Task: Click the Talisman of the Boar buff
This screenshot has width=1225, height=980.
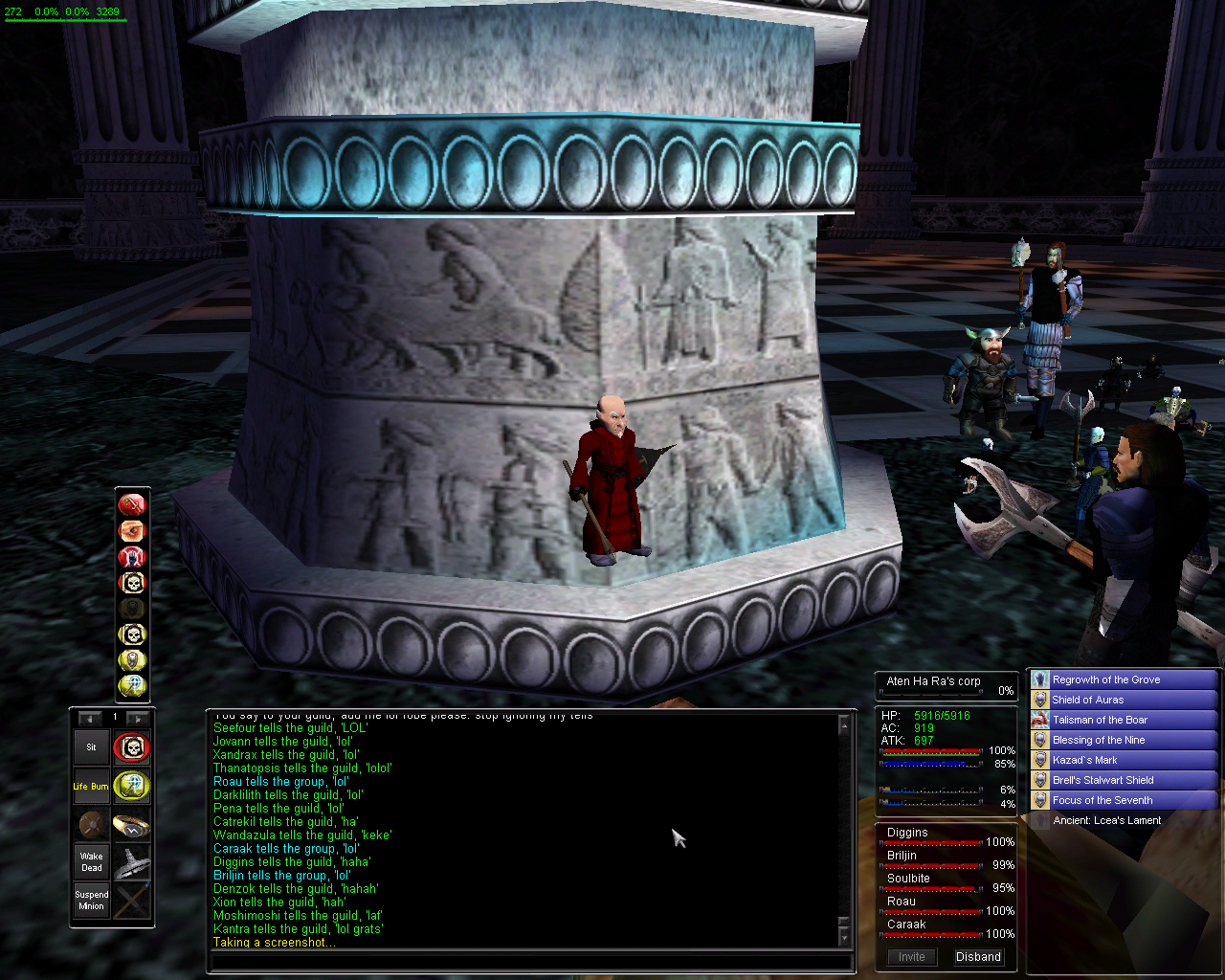Action: 1100,720
